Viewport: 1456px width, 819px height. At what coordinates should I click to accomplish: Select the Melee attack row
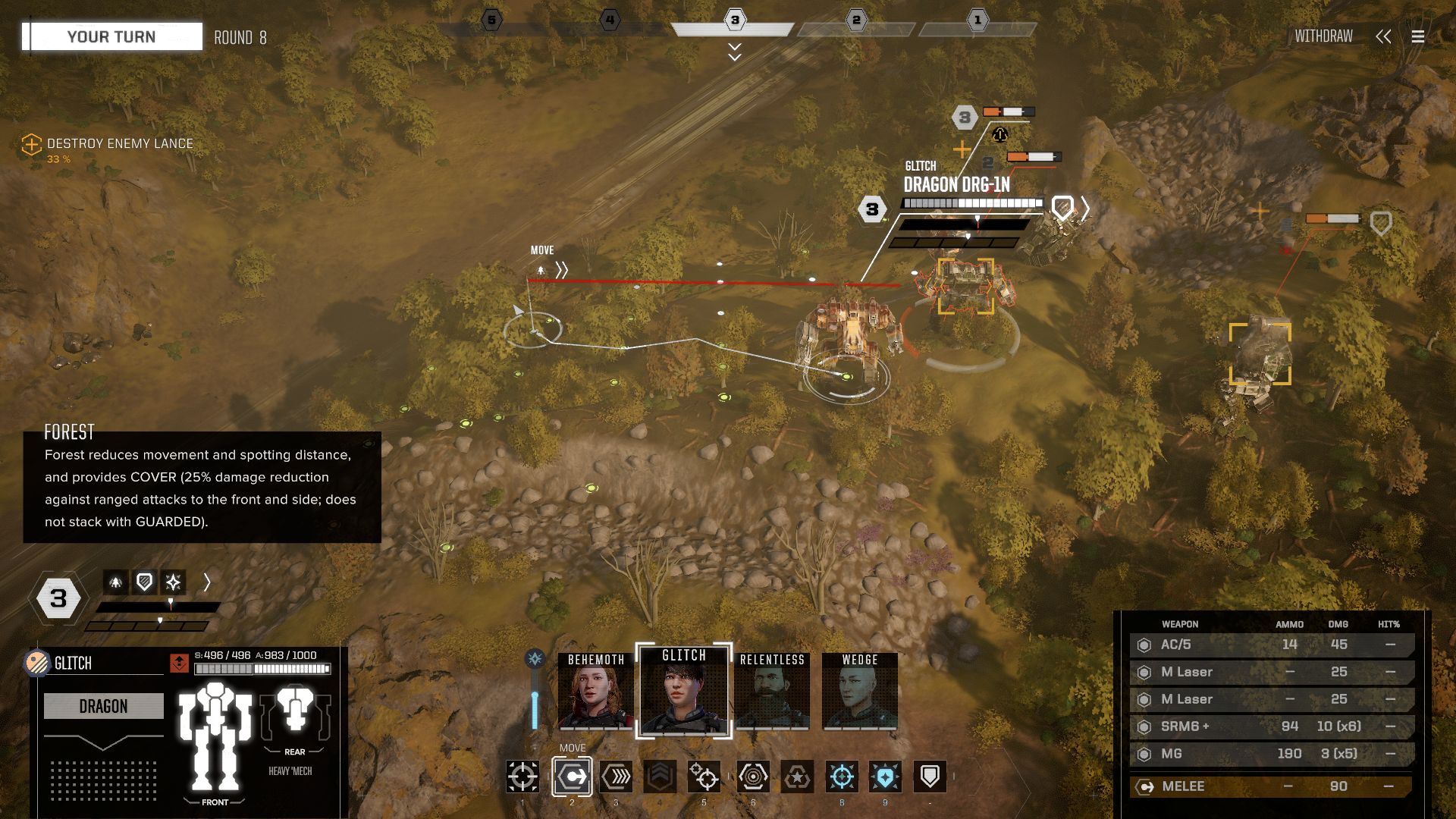(1271, 786)
